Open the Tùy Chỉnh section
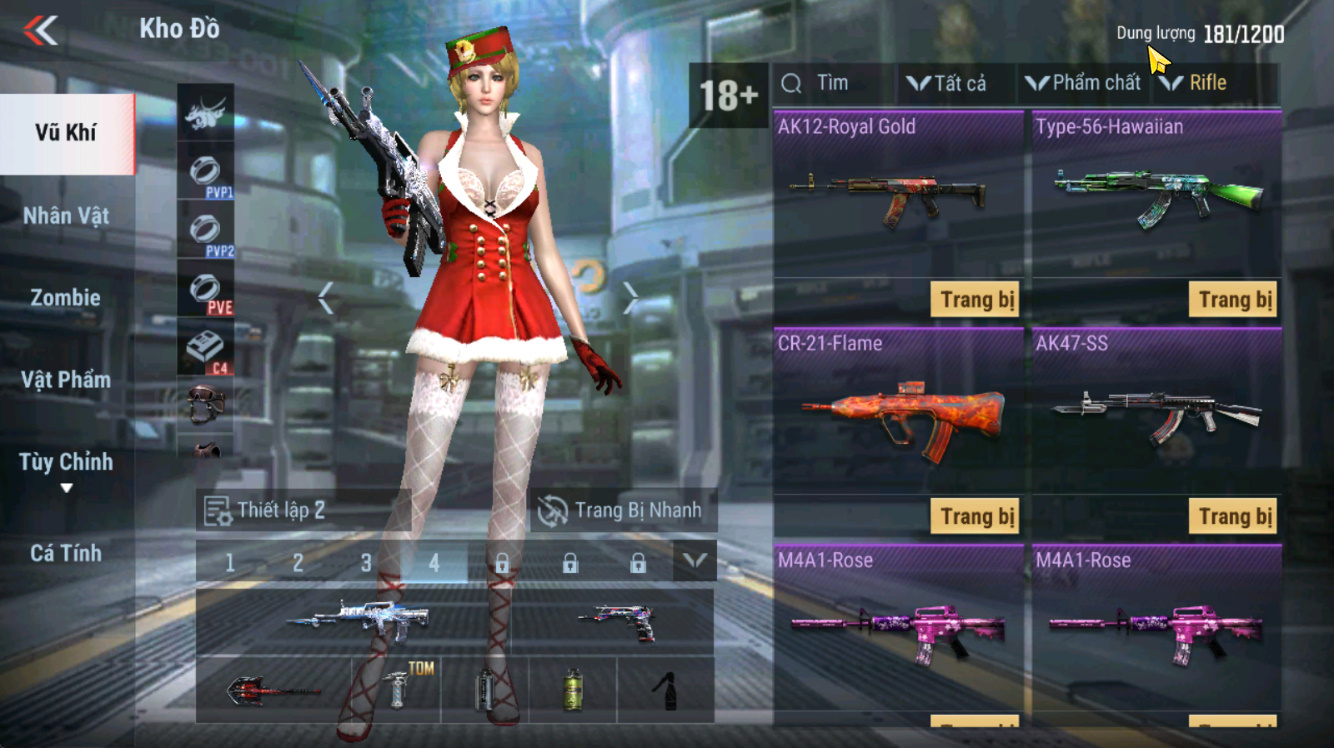The image size is (1334, 748). (x=66, y=463)
